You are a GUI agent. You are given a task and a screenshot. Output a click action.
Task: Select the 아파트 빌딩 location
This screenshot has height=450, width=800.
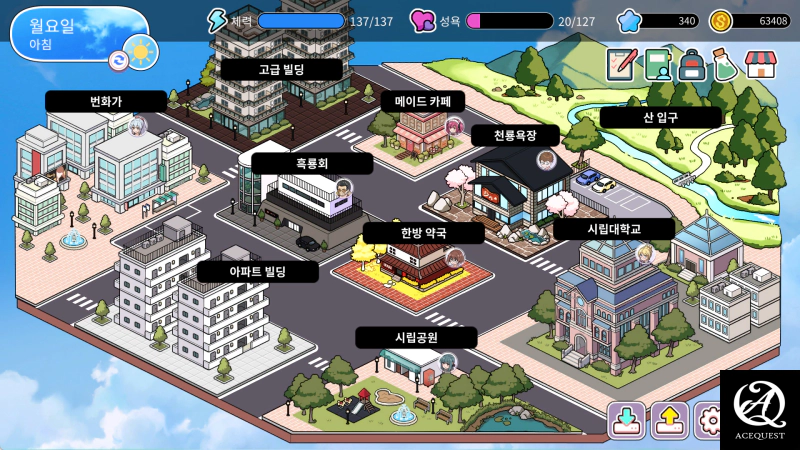tap(258, 271)
